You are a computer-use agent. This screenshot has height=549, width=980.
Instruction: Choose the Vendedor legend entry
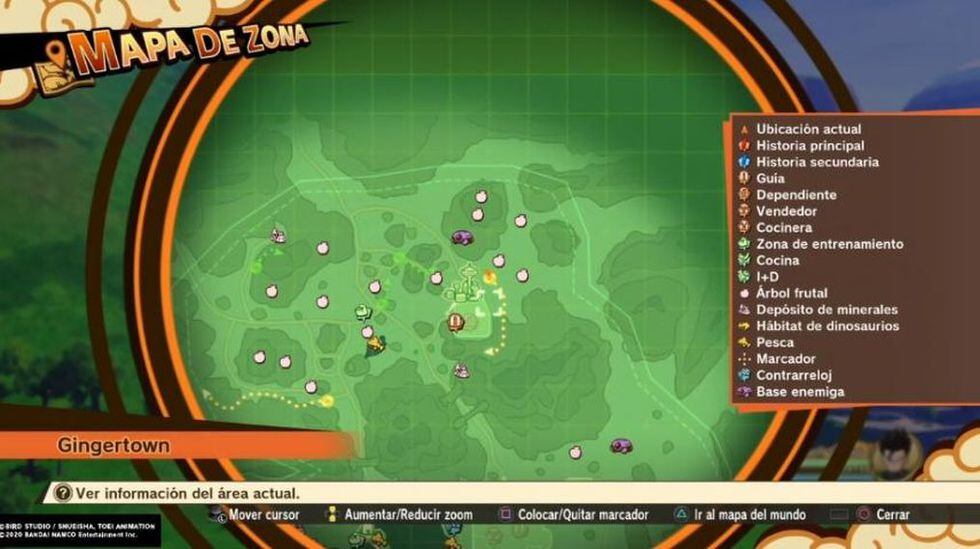click(x=786, y=211)
